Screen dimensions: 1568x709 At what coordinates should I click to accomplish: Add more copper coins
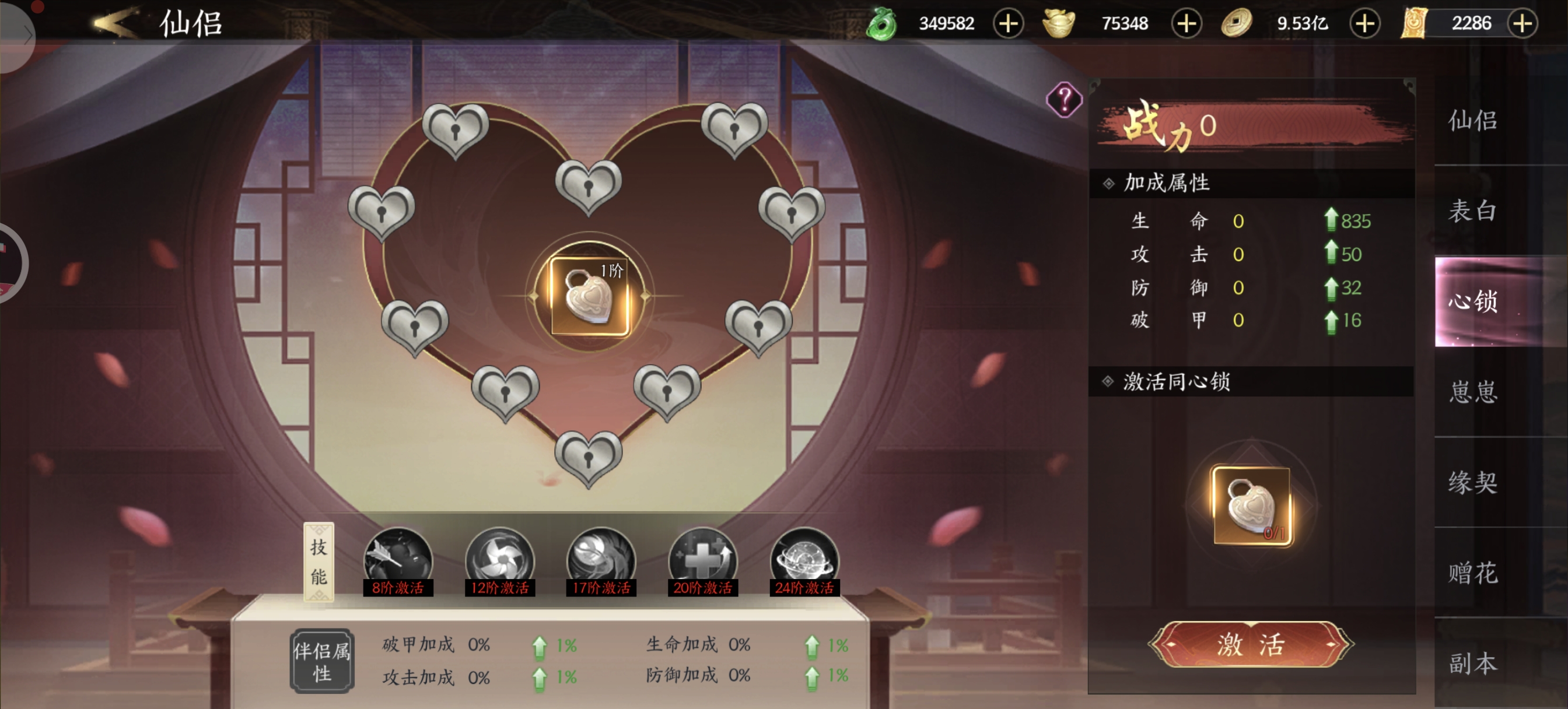(x=1364, y=24)
